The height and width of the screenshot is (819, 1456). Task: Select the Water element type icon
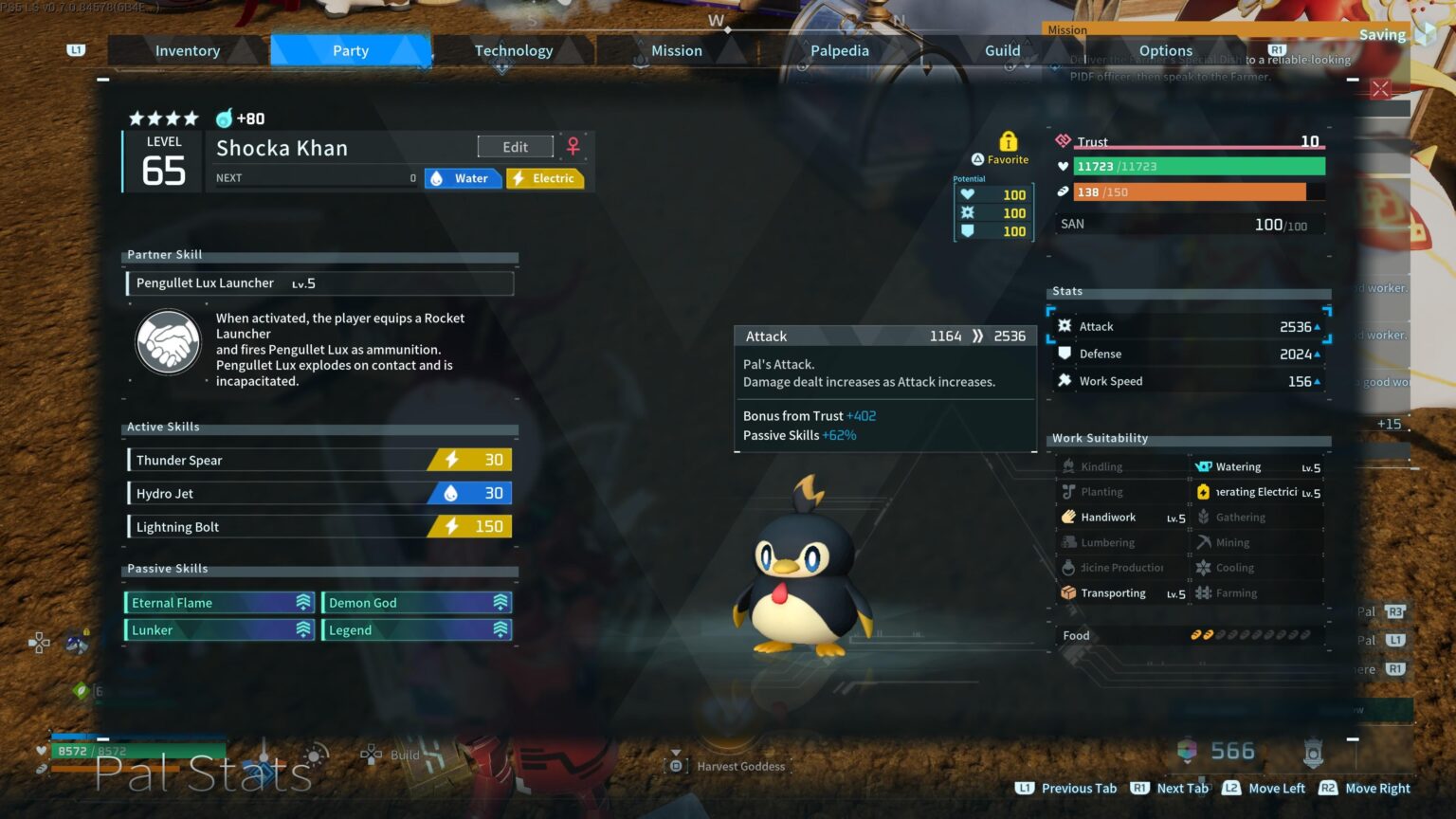coord(436,178)
